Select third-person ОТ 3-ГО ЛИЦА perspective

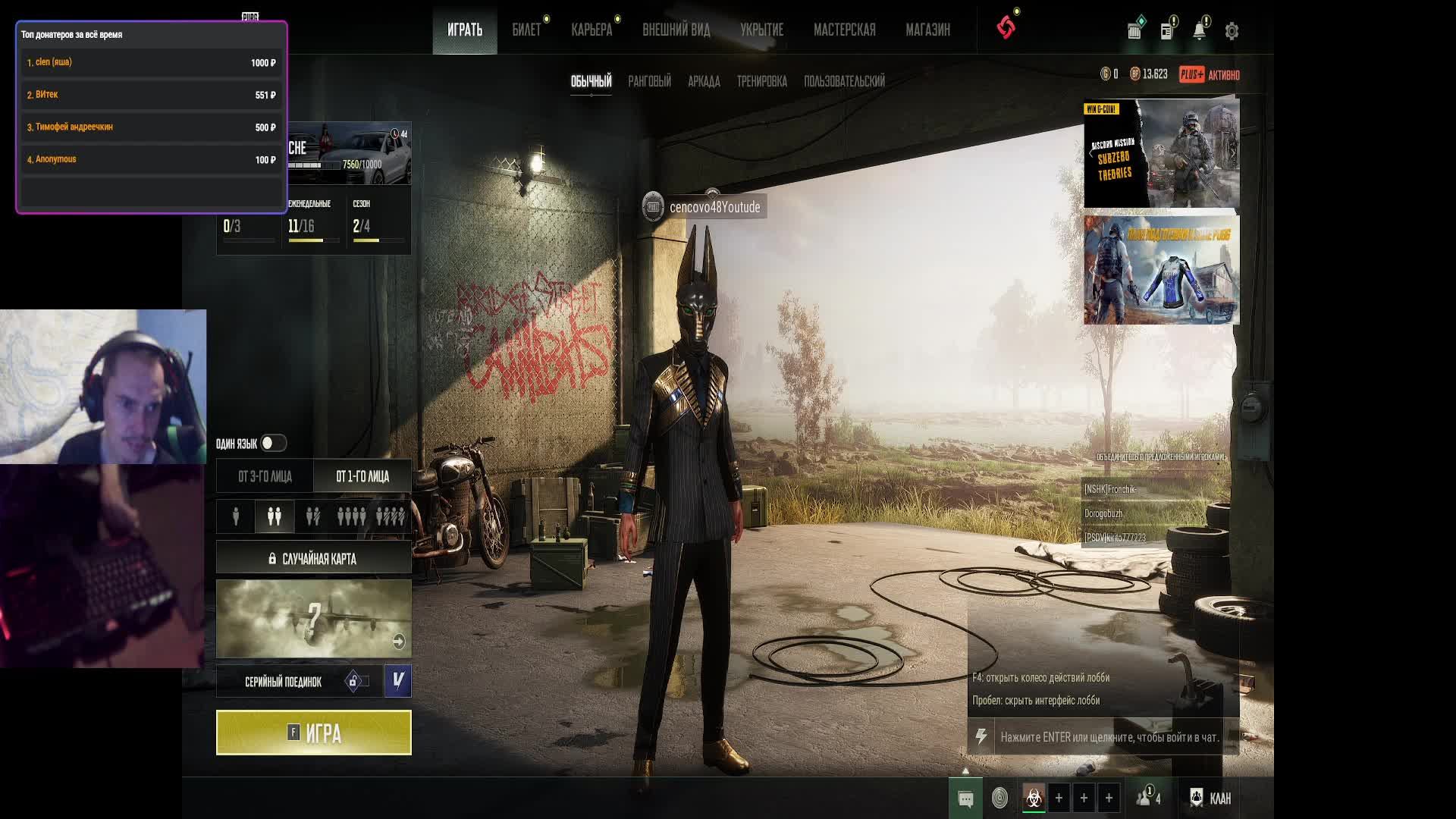265,476
